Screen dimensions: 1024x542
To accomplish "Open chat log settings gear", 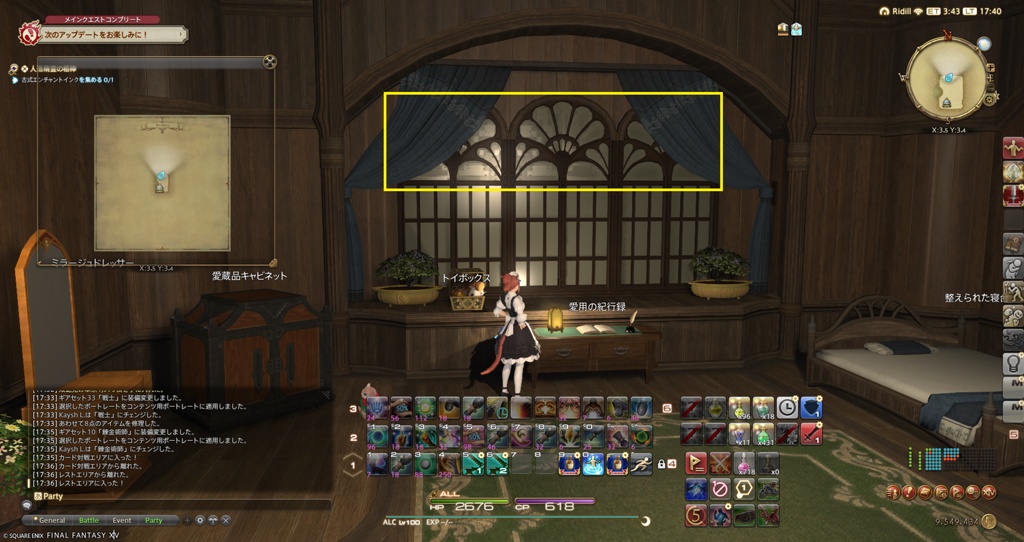I will pos(201,520).
